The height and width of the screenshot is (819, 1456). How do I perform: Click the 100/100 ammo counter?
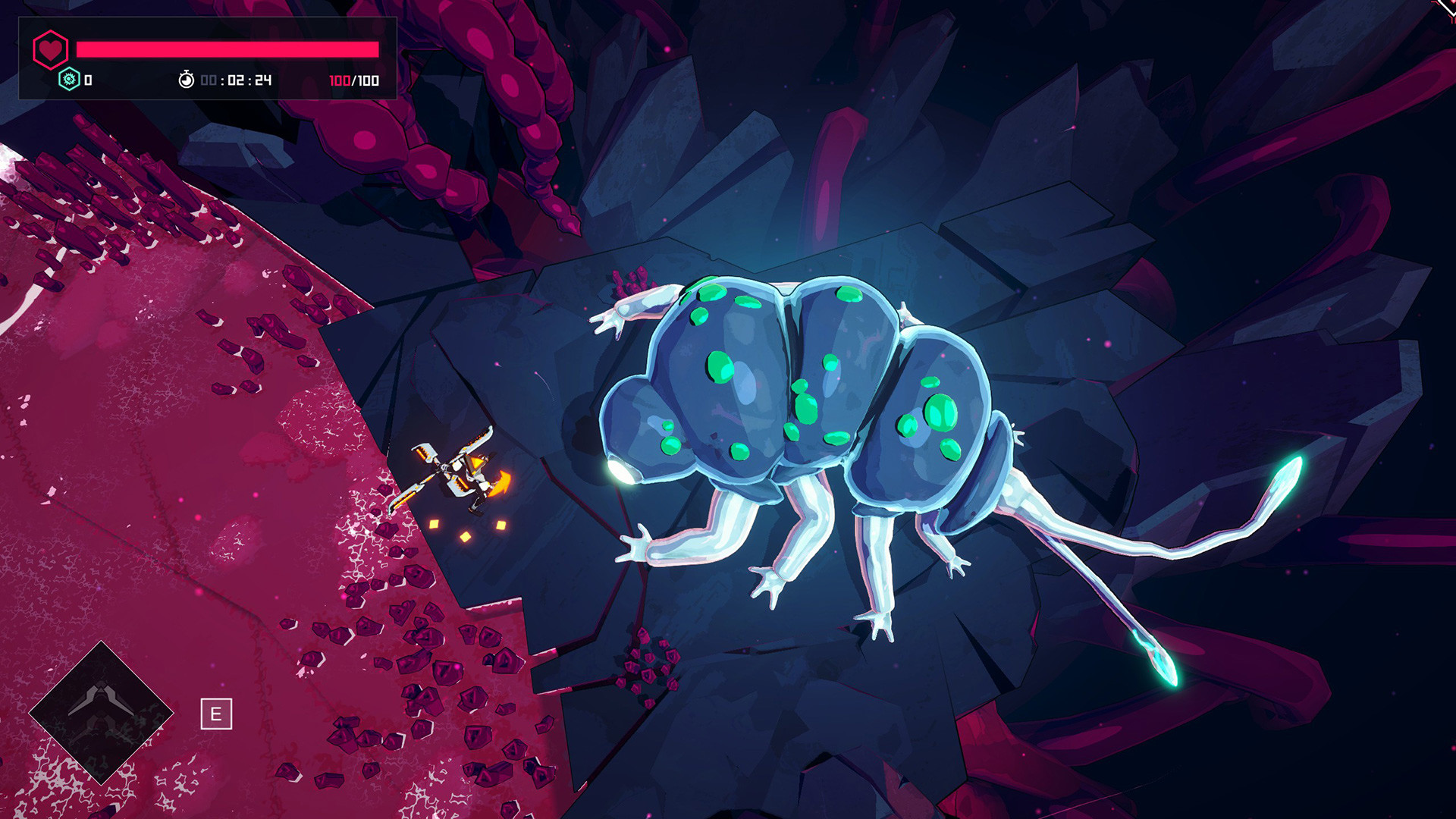pos(355,78)
